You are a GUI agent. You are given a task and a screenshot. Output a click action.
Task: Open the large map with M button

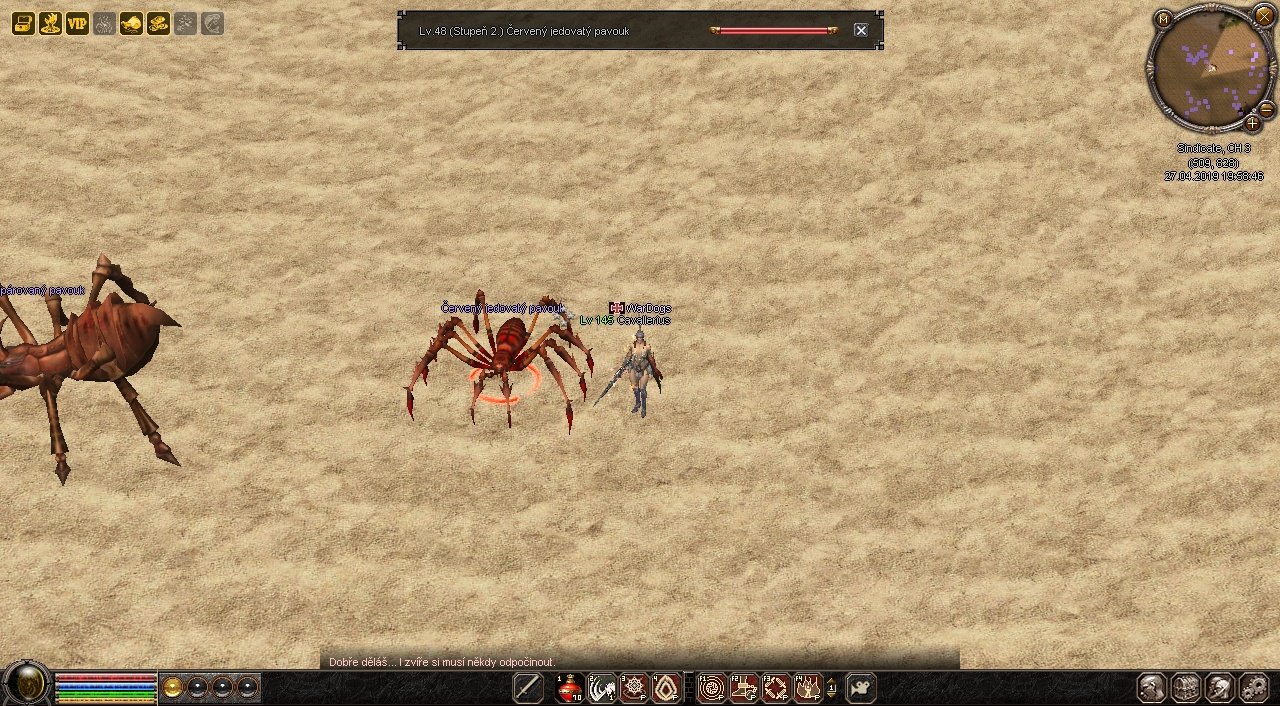(1163, 19)
